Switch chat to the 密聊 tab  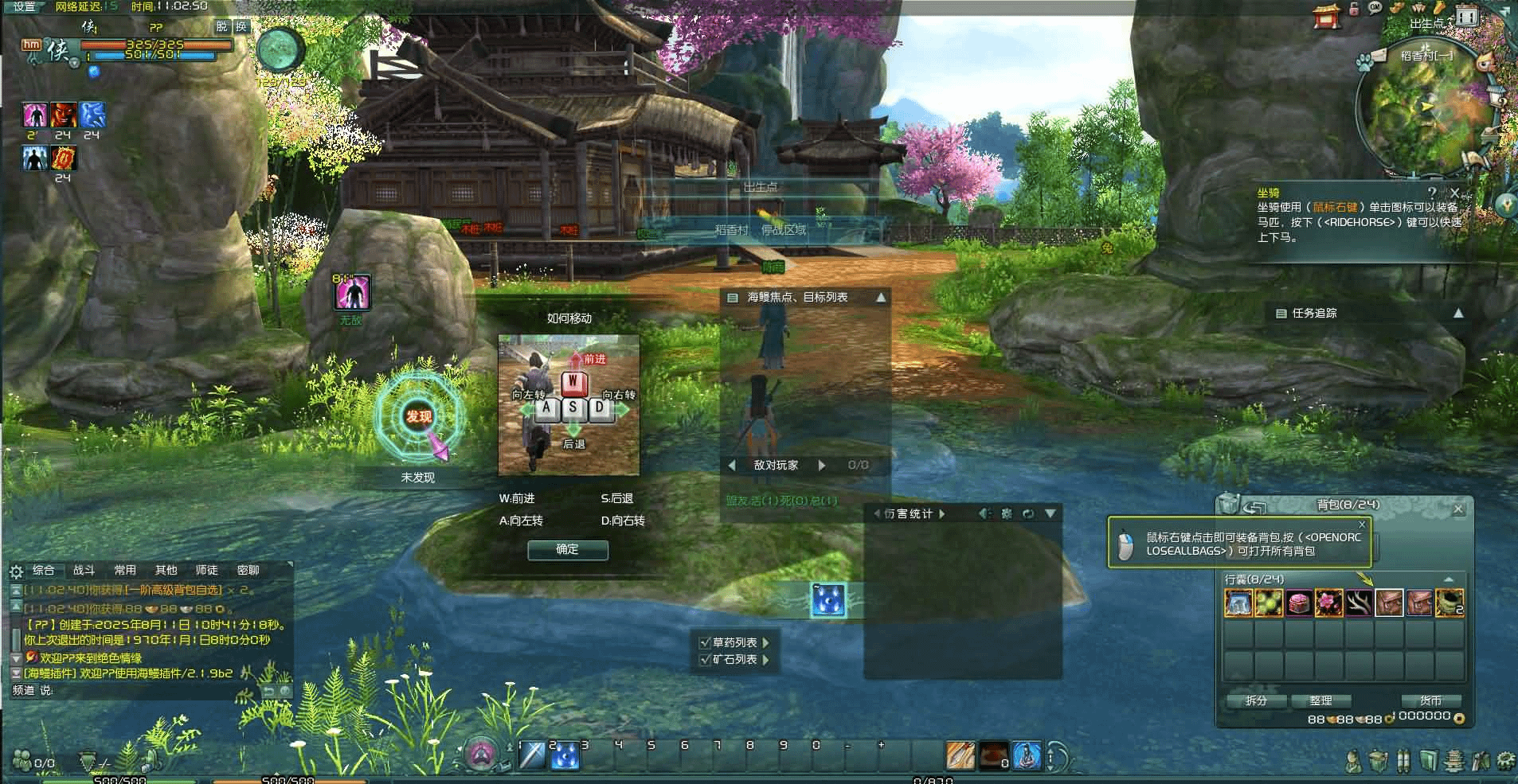248,570
